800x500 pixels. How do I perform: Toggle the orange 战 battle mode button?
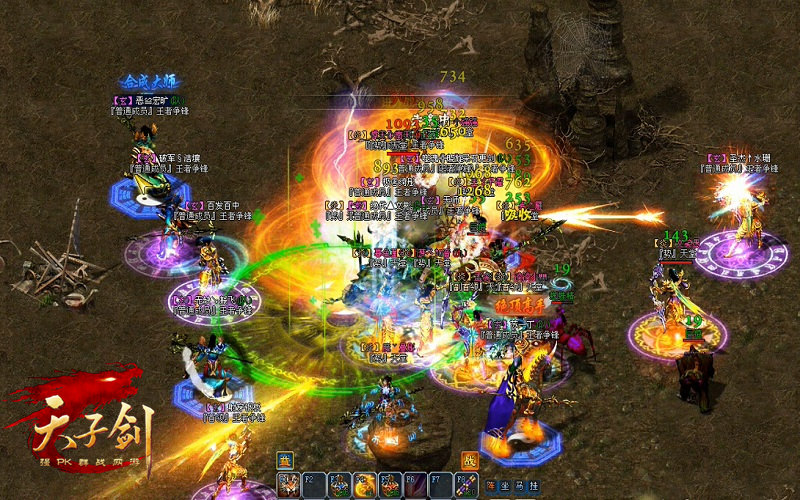[469, 461]
